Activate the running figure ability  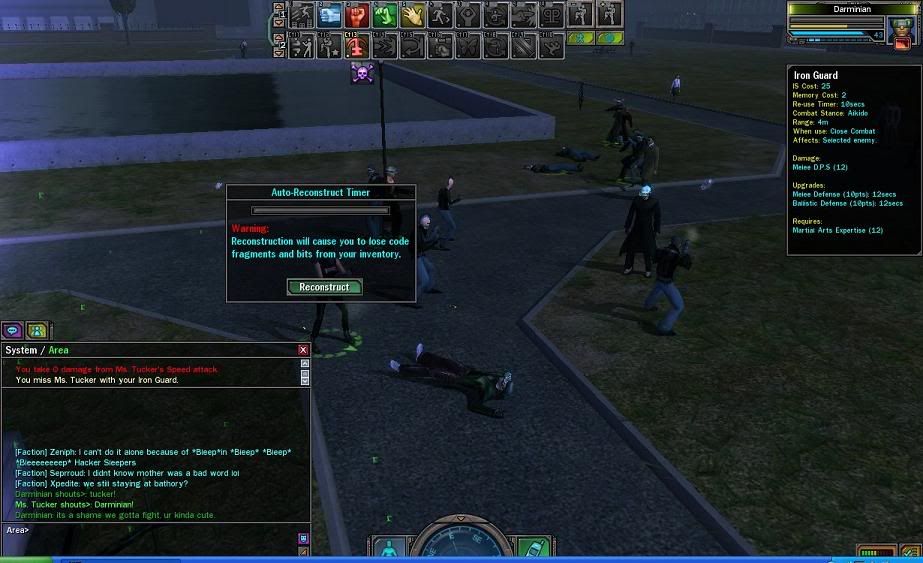pos(441,15)
